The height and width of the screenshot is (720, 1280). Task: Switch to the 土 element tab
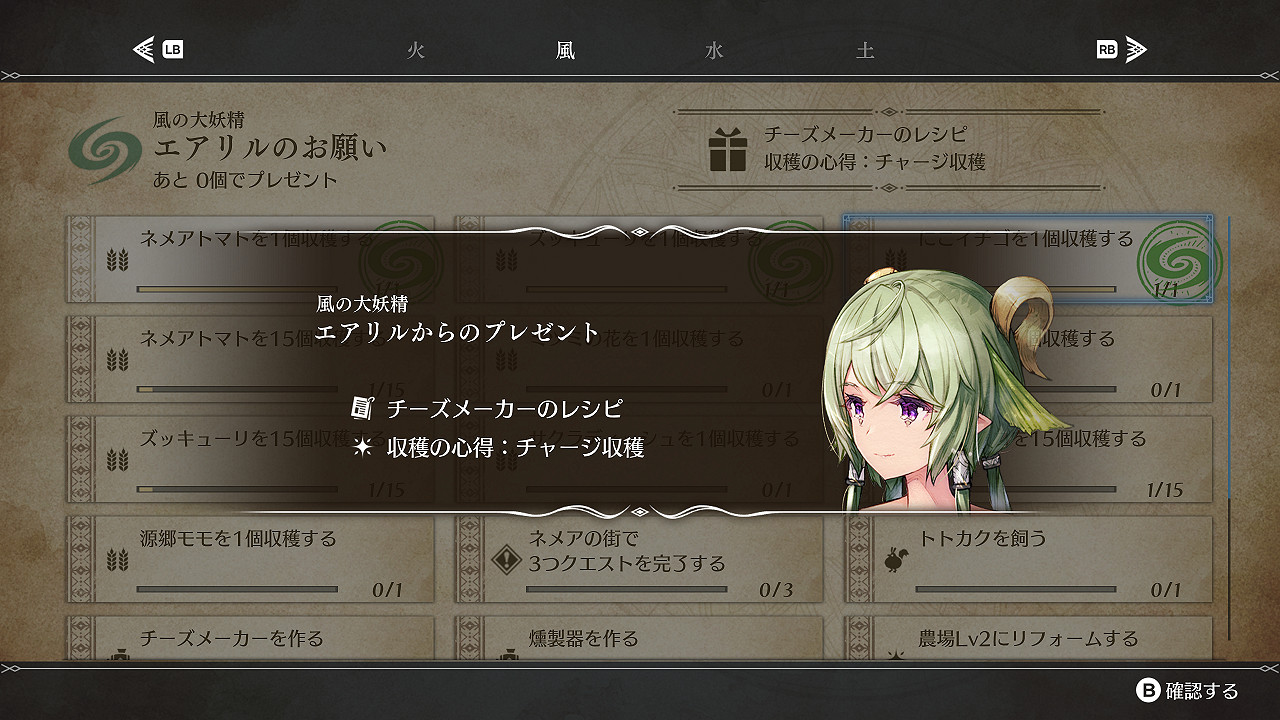[864, 50]
